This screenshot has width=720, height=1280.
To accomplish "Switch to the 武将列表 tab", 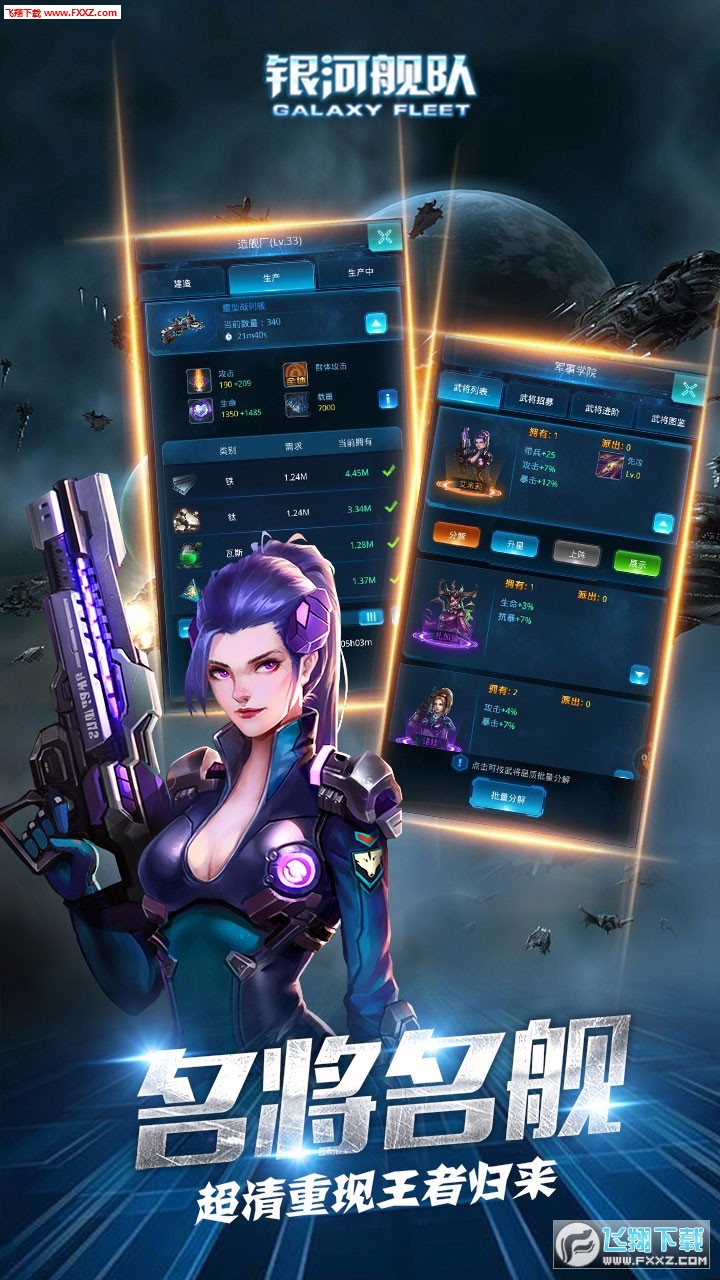I will click(x=468, y=390).
